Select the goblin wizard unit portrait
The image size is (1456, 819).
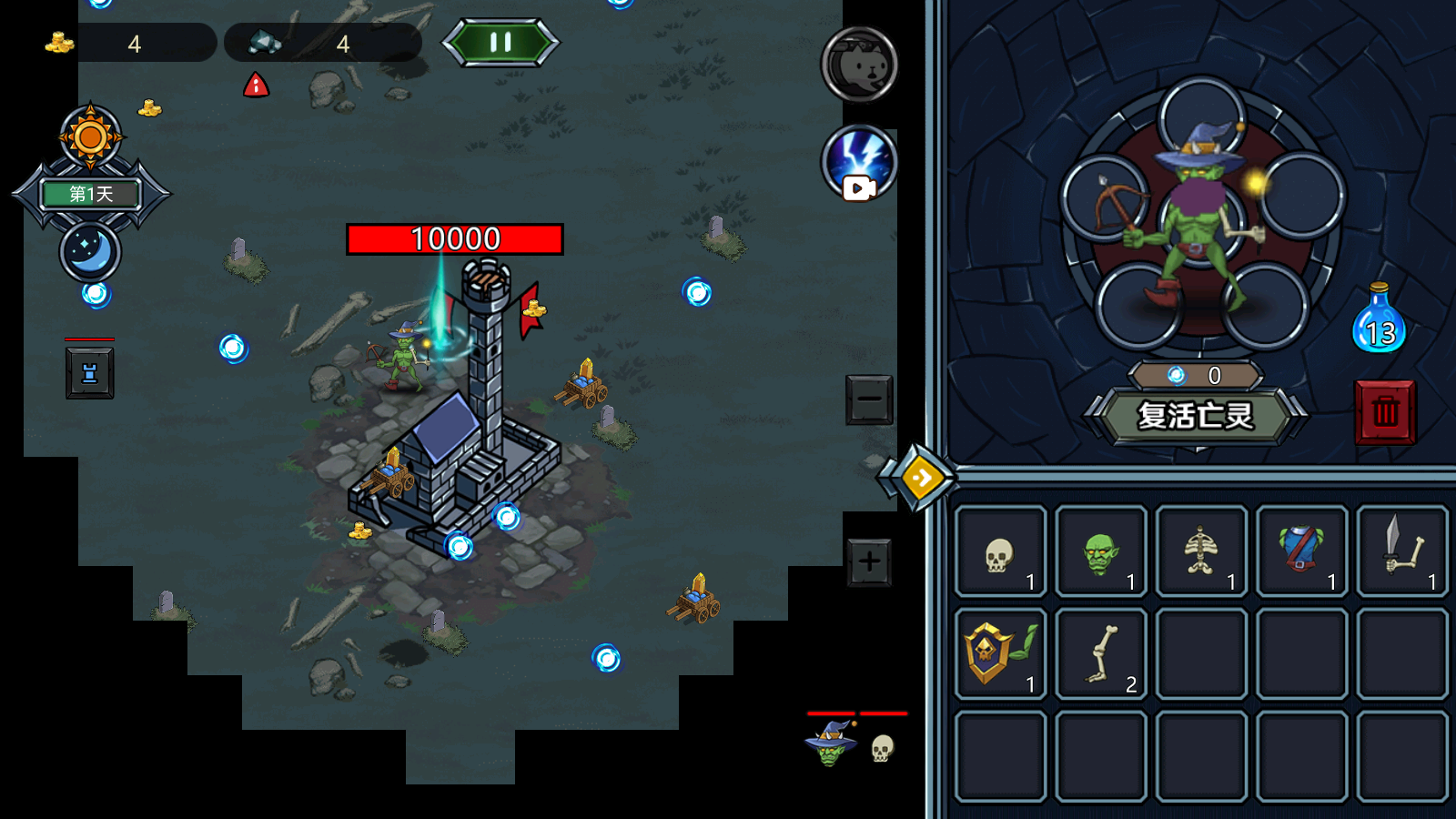point(830,743)
